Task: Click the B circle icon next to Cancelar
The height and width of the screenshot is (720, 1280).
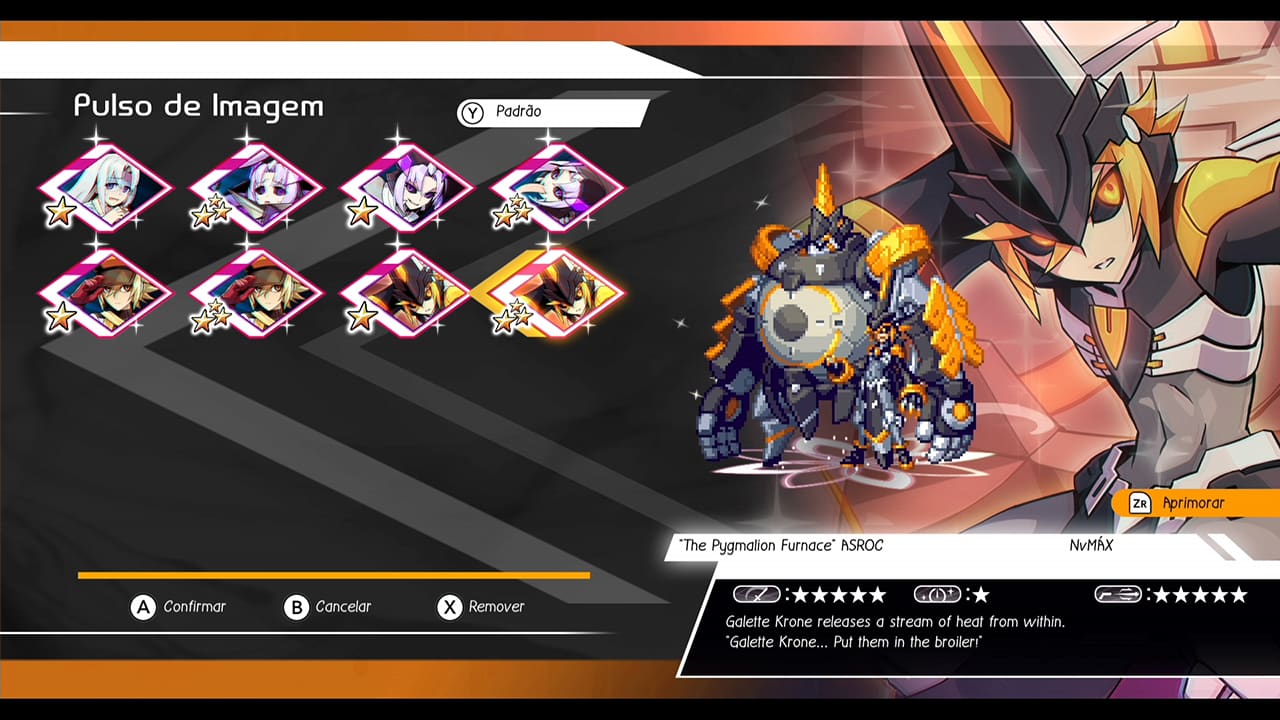Action: click(297, 607)
